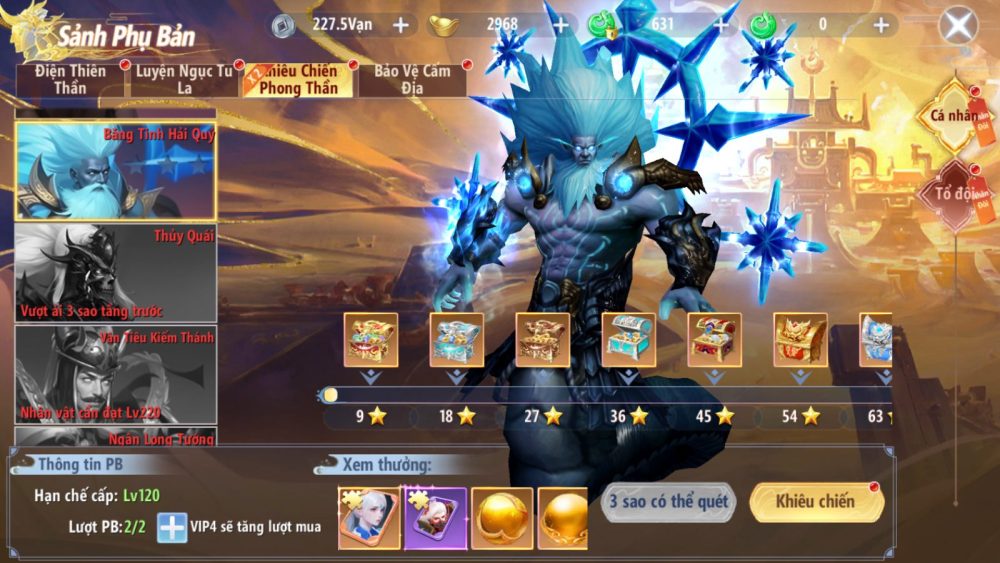Add gold ingots with the plus button
Screen dimensions: 1000x563
click(x=560, y=25)
